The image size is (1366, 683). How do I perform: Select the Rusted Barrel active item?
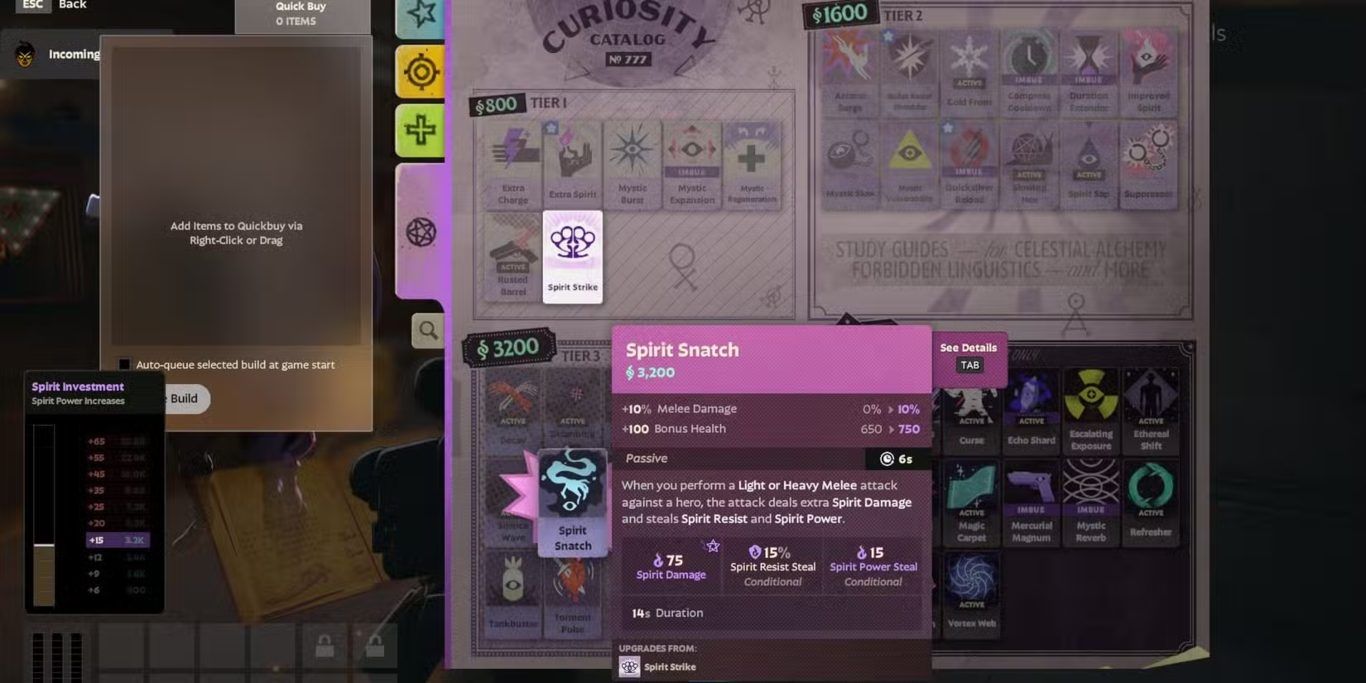point(513,256)
